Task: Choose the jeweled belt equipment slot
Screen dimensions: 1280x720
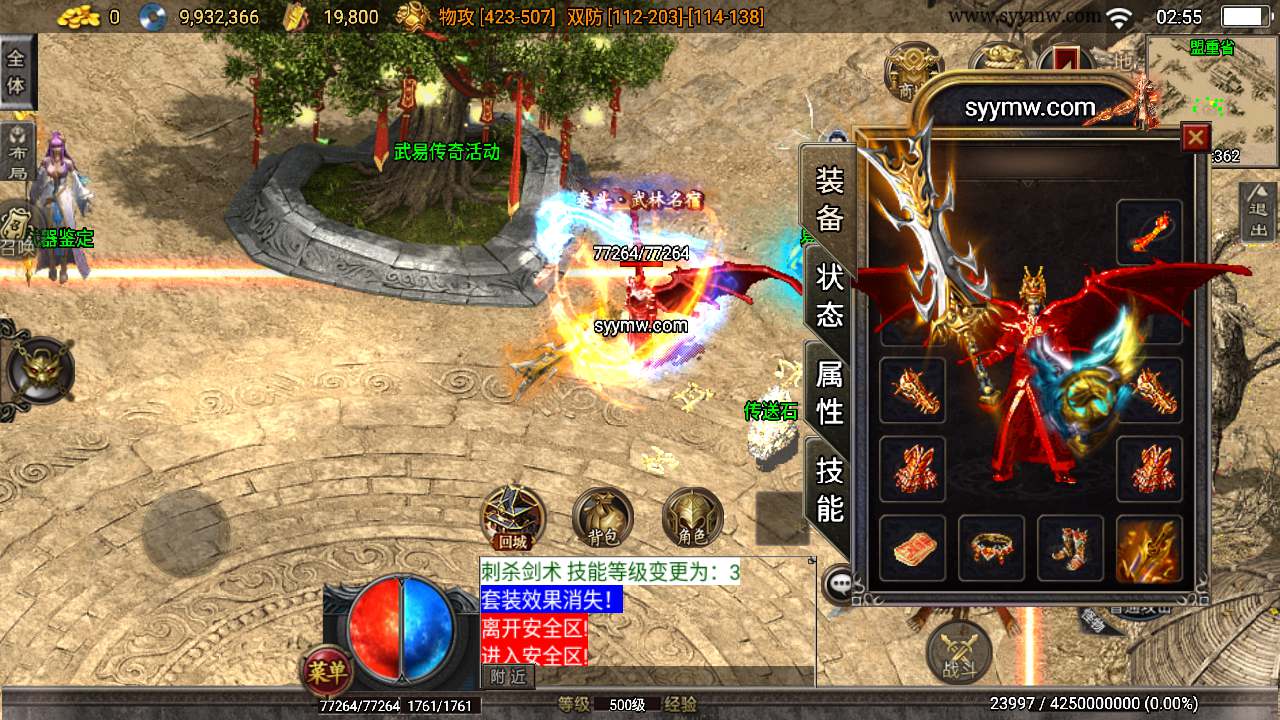Action: [x=991, y=548]
